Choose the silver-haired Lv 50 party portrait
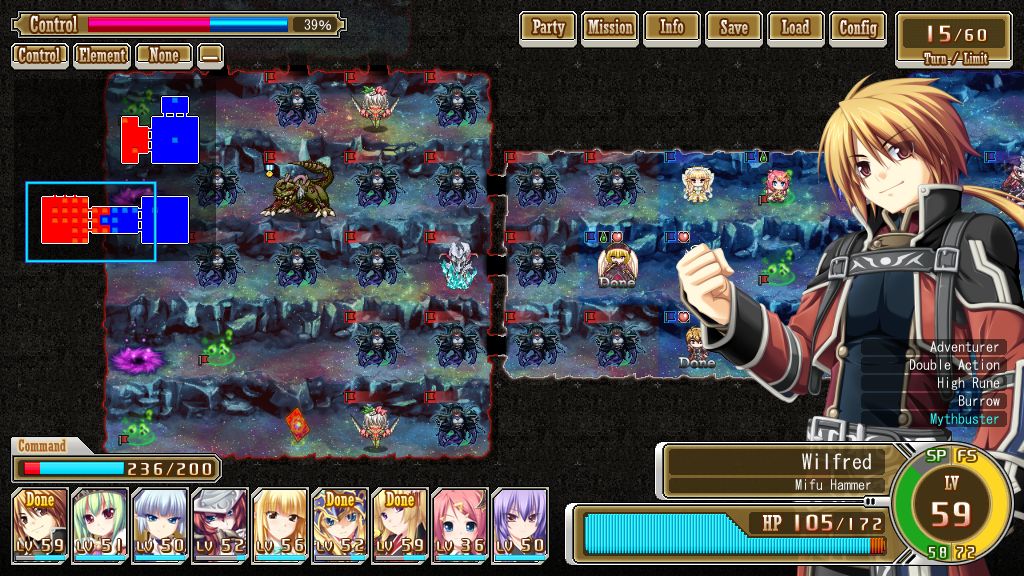 [160, 521]
